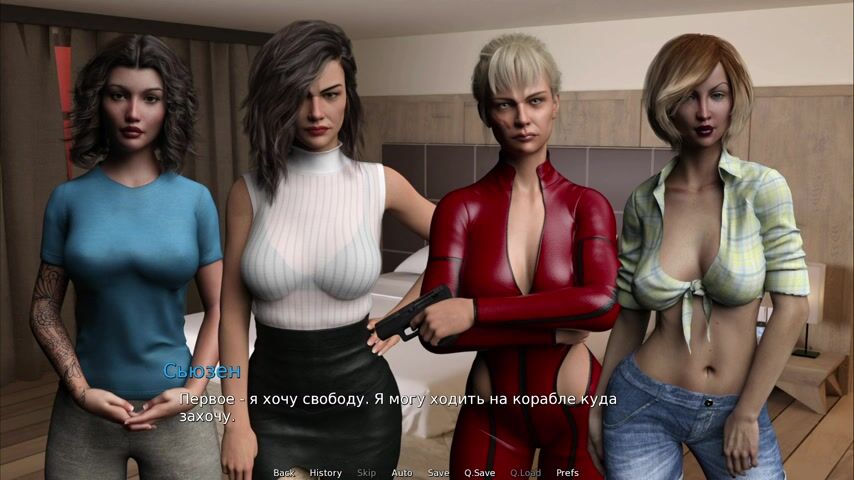
Task: Go Back to the previous dialogue line
Action: tap(284, 473)
